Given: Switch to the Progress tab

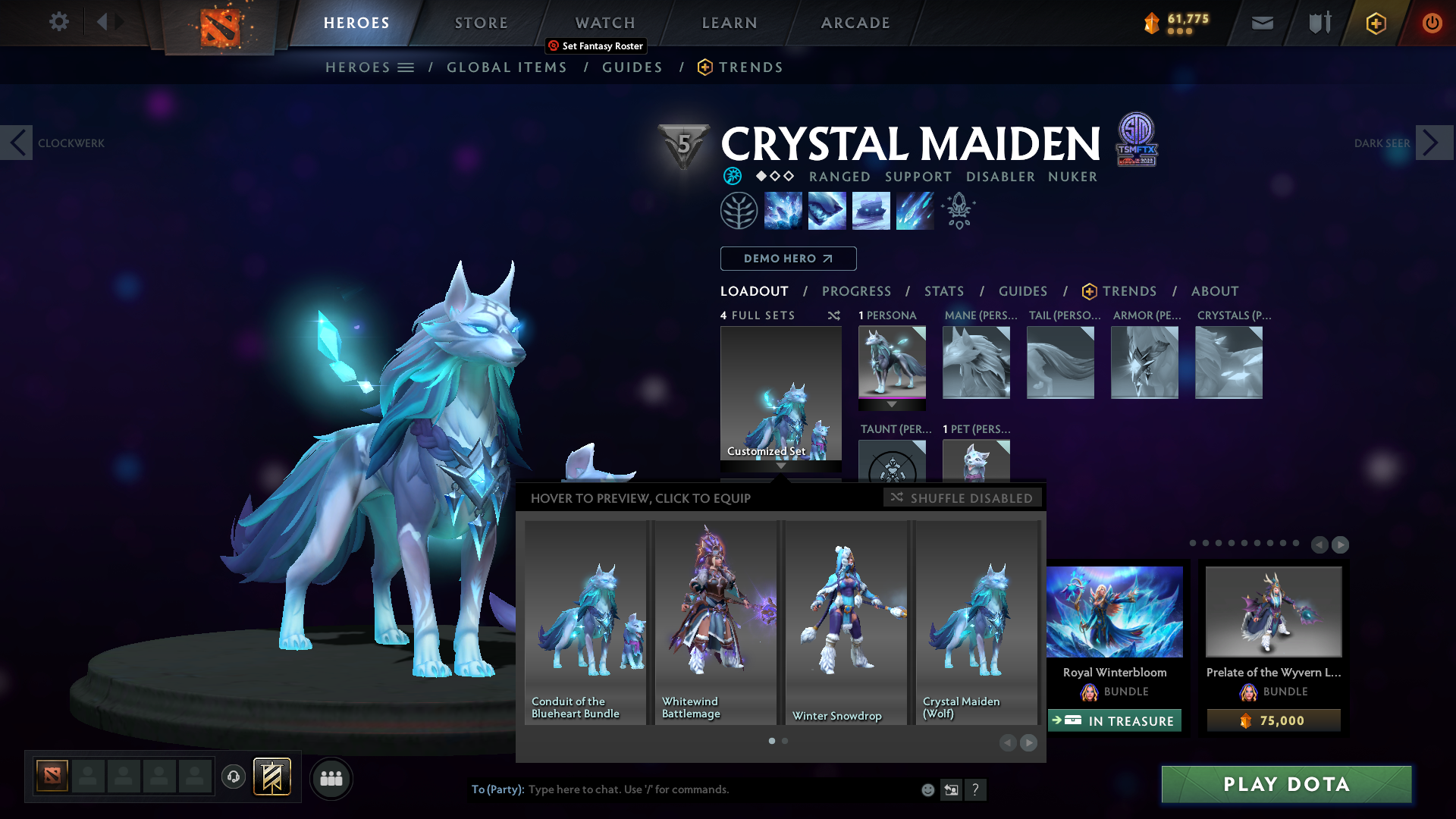Looking at the screenshot, I should coord(857,291).
